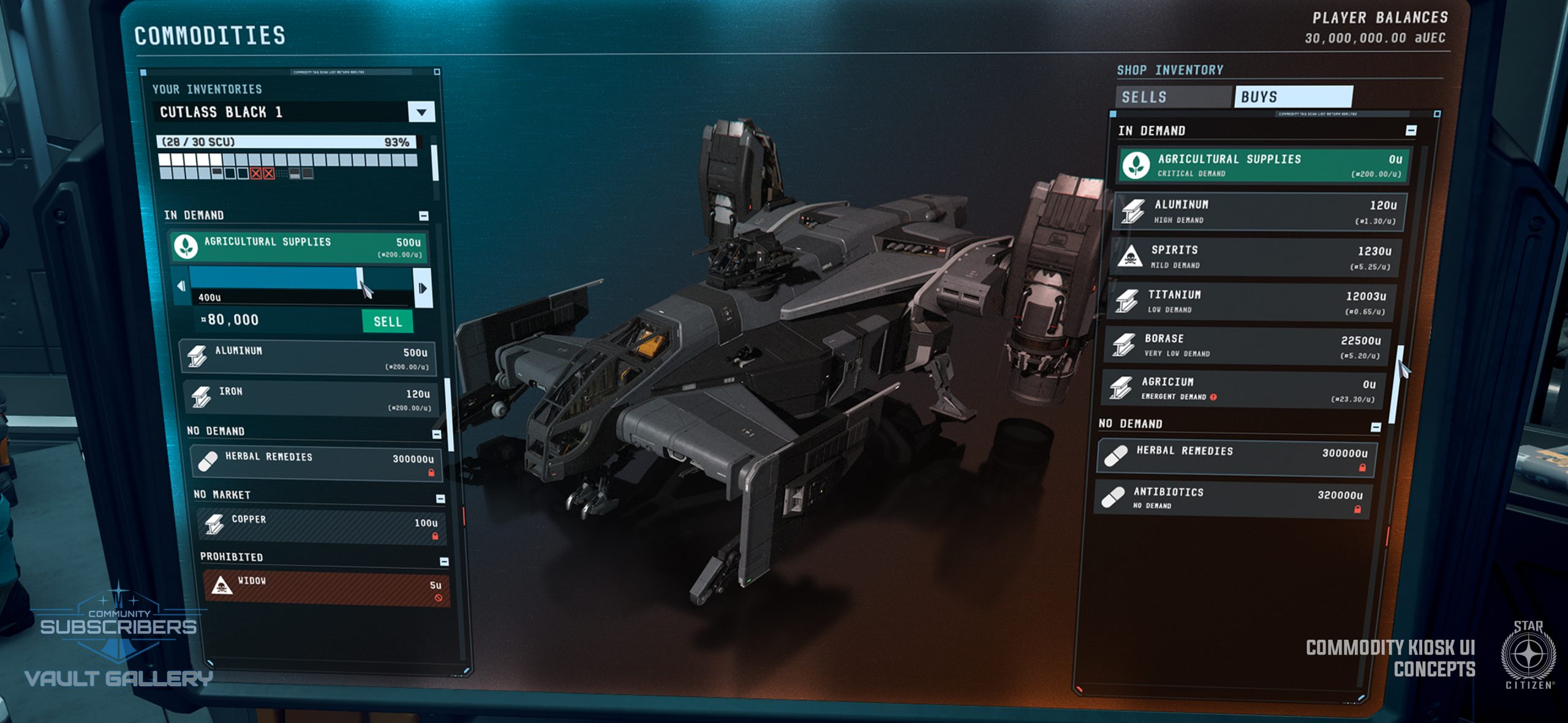Decrease sell quantity with the left arrow
This screenshot has height=723, width=1568.
pos(181,286)
